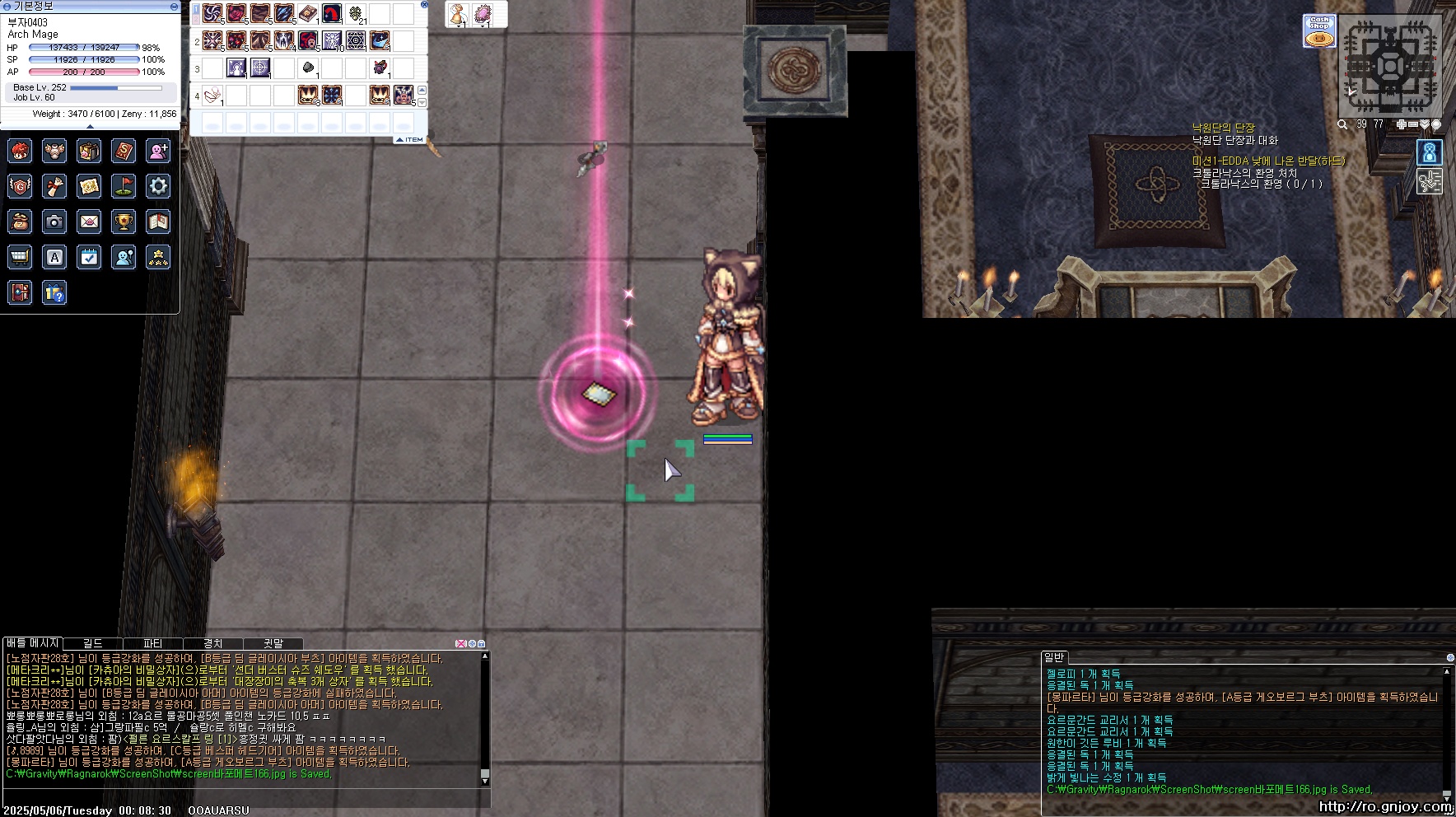This screenshot has height=817, width=1456.
Task: Switch to the 파티 chat tab
Action: pyautogui.click(x=153, y=643)
